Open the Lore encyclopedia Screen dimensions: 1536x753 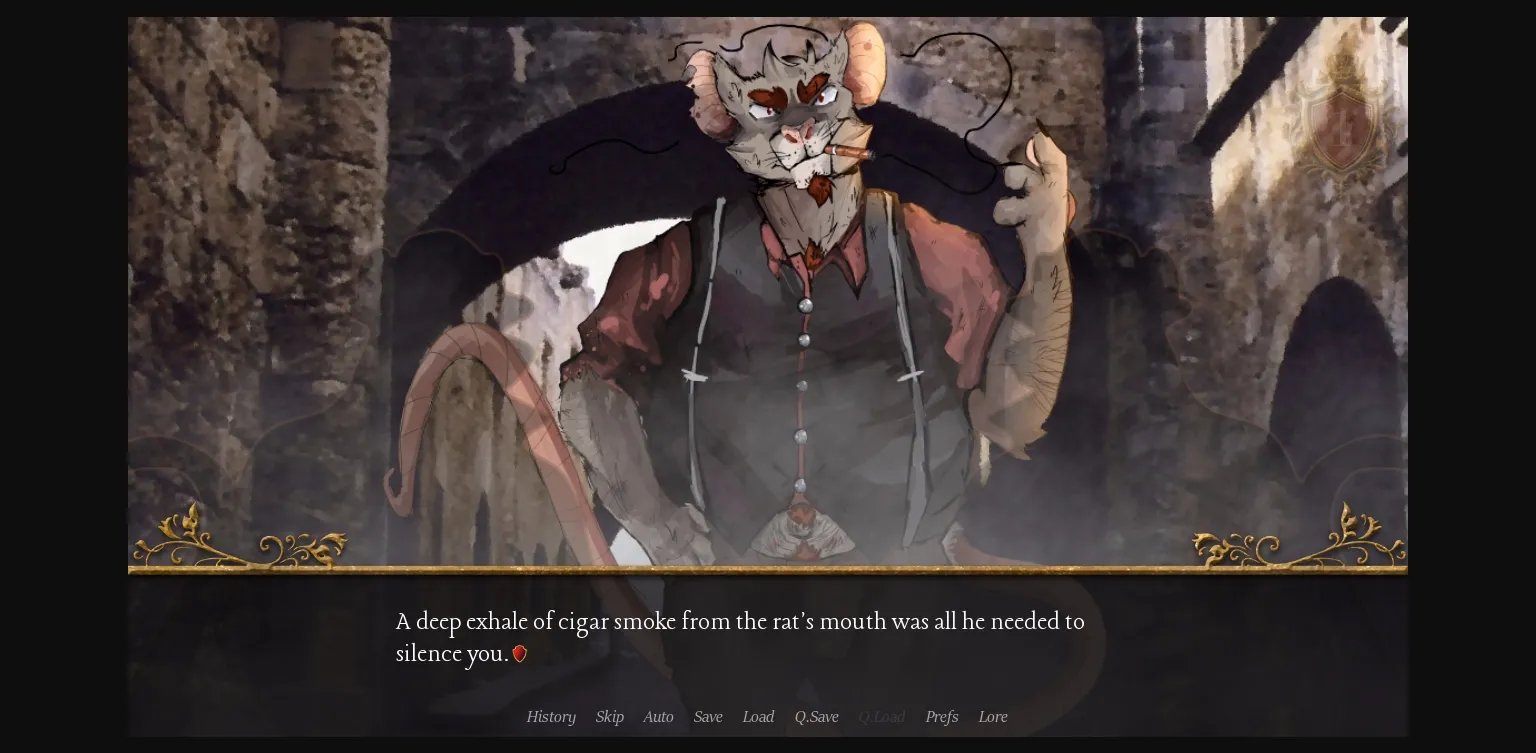(x=993, y=717)
